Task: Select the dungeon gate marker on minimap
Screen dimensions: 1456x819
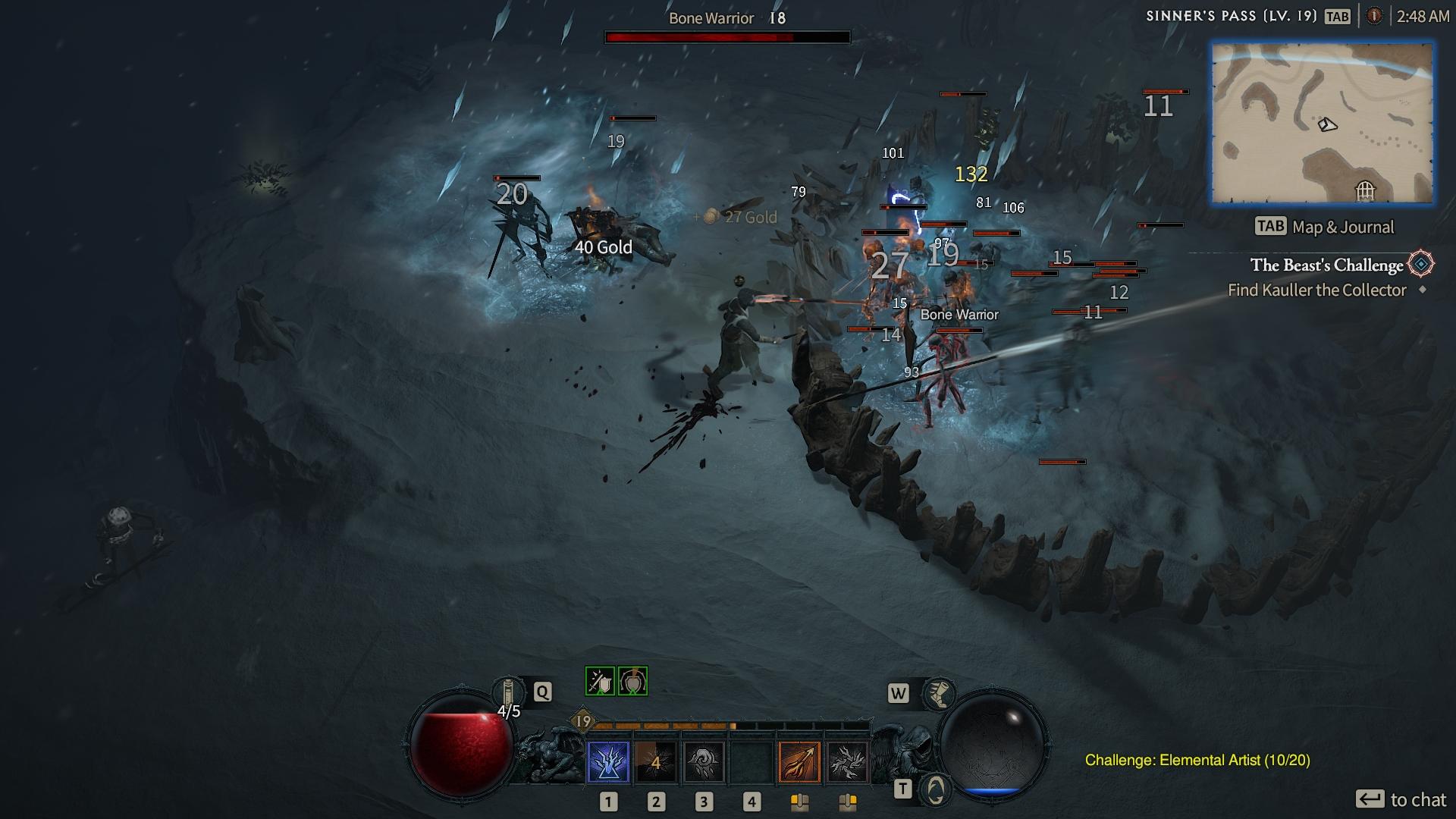Action: (x=1365, y=190)
